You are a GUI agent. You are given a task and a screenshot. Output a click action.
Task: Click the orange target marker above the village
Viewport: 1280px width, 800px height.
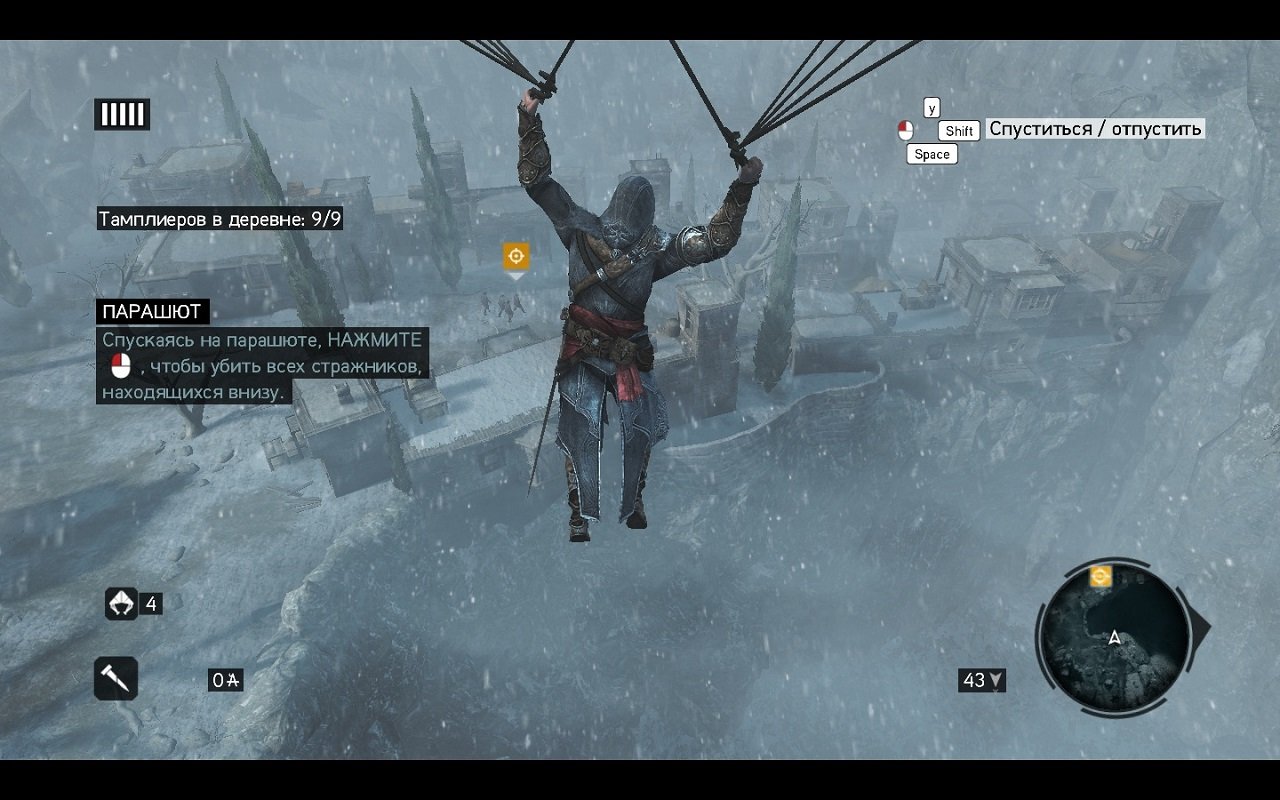(516, 257)
